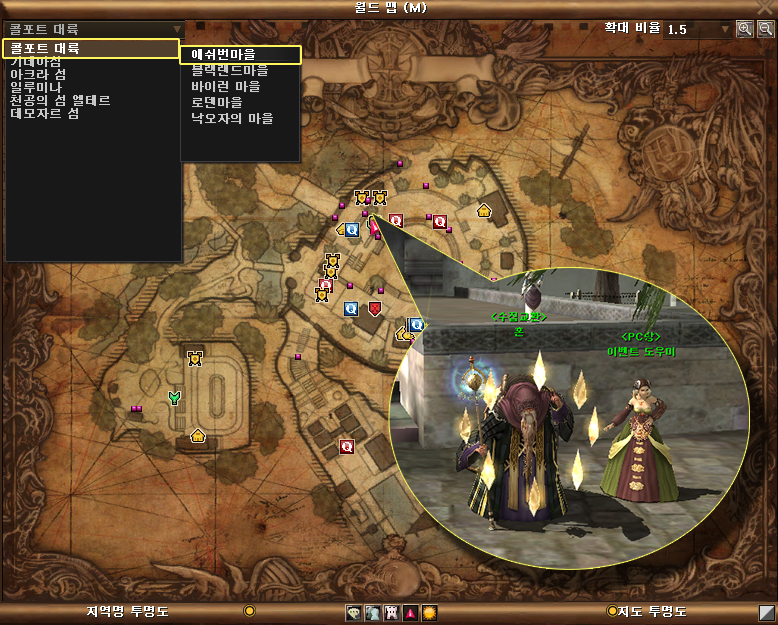Click the magnifier zoom-in button
The height and width of the screenshot is (625, 778).
pyautogui.click(x=745, y=29)
